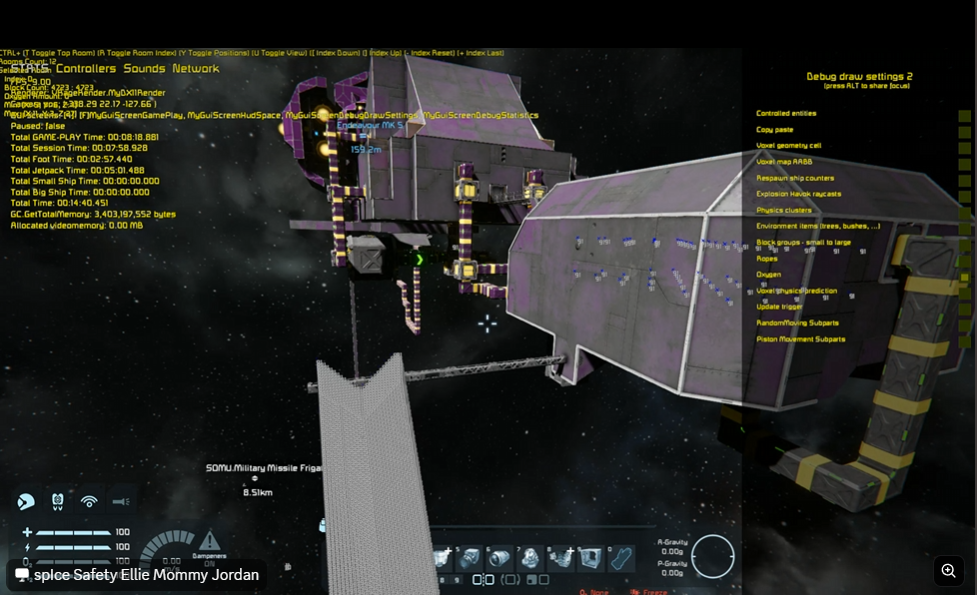Switch to the Controllers debug tab

(86, 69)
